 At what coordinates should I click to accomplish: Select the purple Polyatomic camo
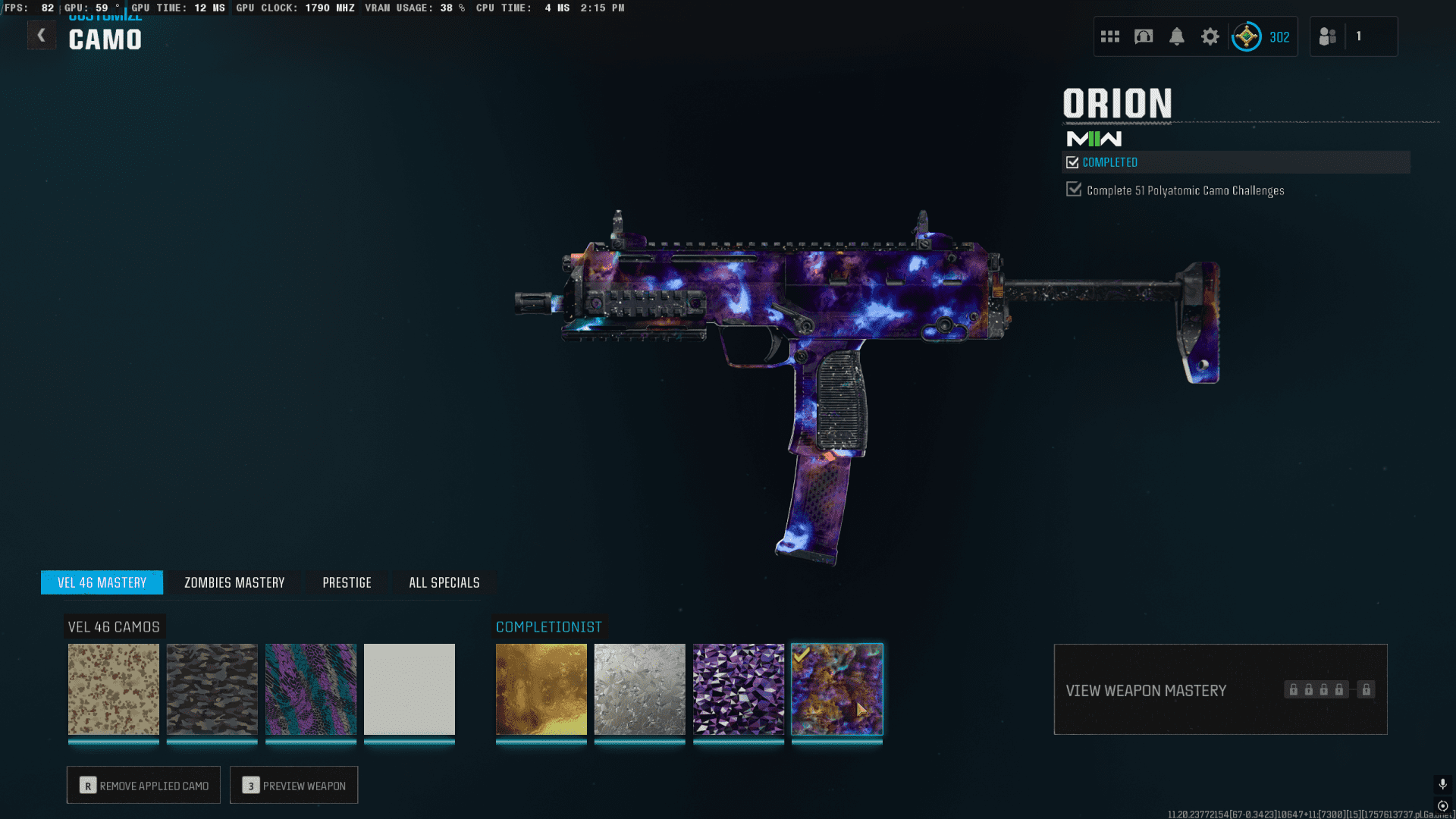point(739,689)
